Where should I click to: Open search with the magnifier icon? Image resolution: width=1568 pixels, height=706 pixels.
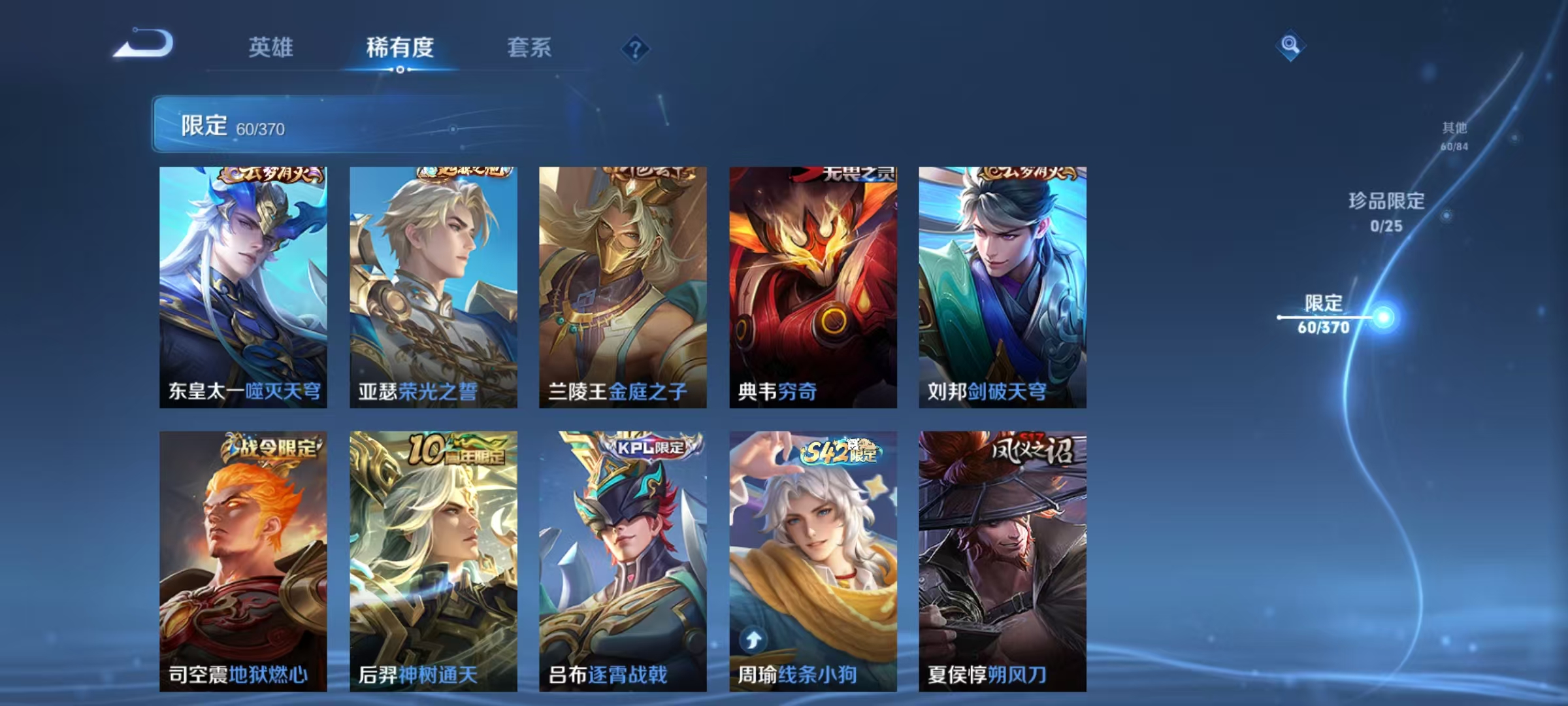(1288, 46)
